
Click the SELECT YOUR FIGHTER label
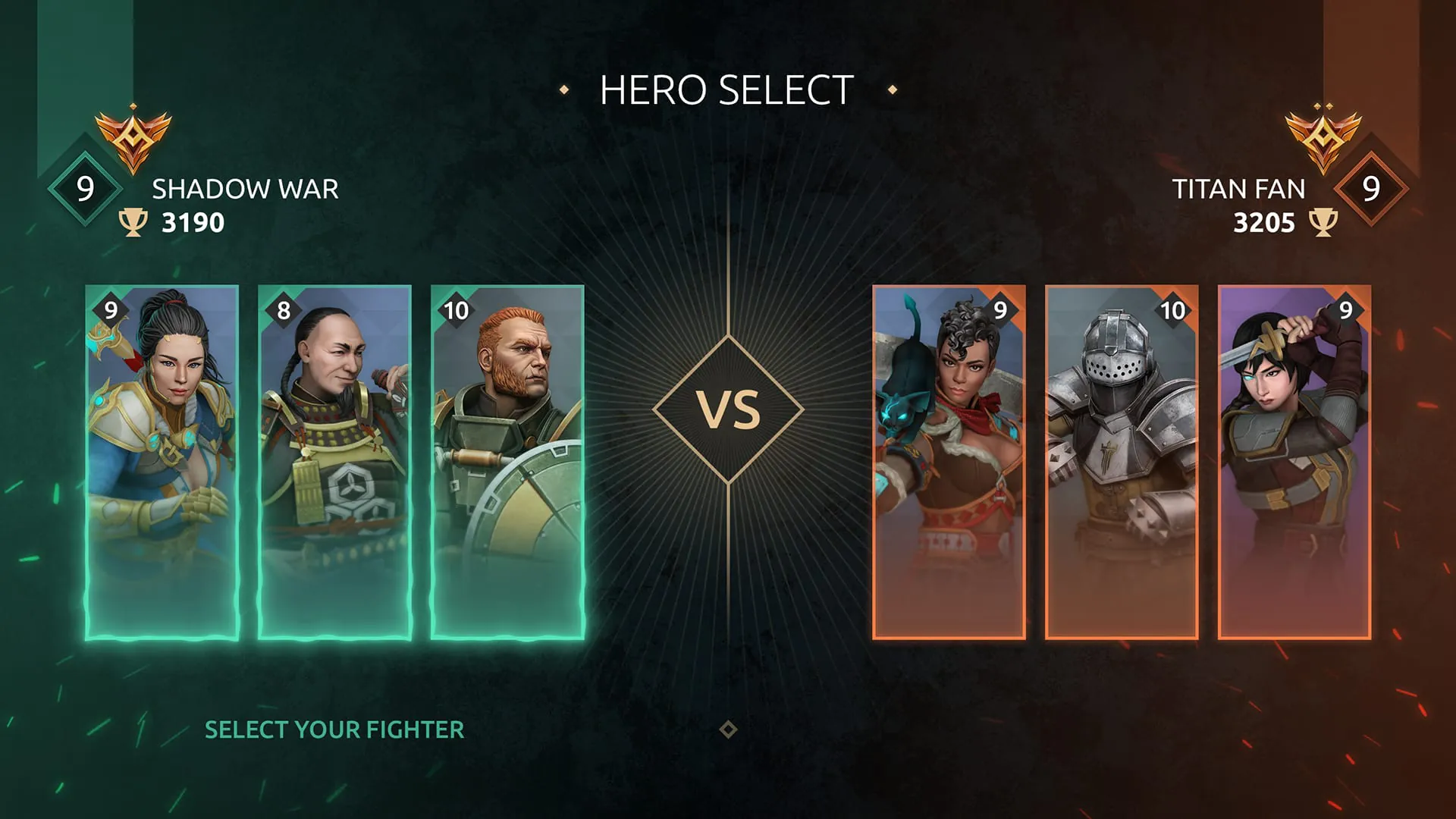[x=334, y=730]
